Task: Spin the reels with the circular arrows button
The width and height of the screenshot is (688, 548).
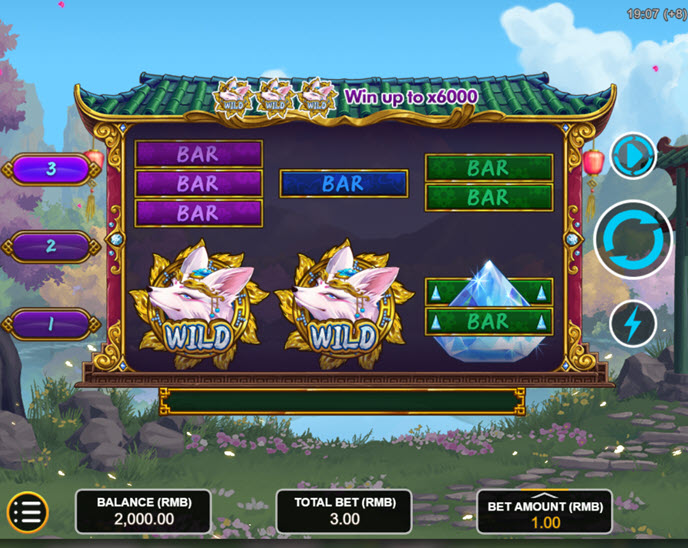Action: 633,240
